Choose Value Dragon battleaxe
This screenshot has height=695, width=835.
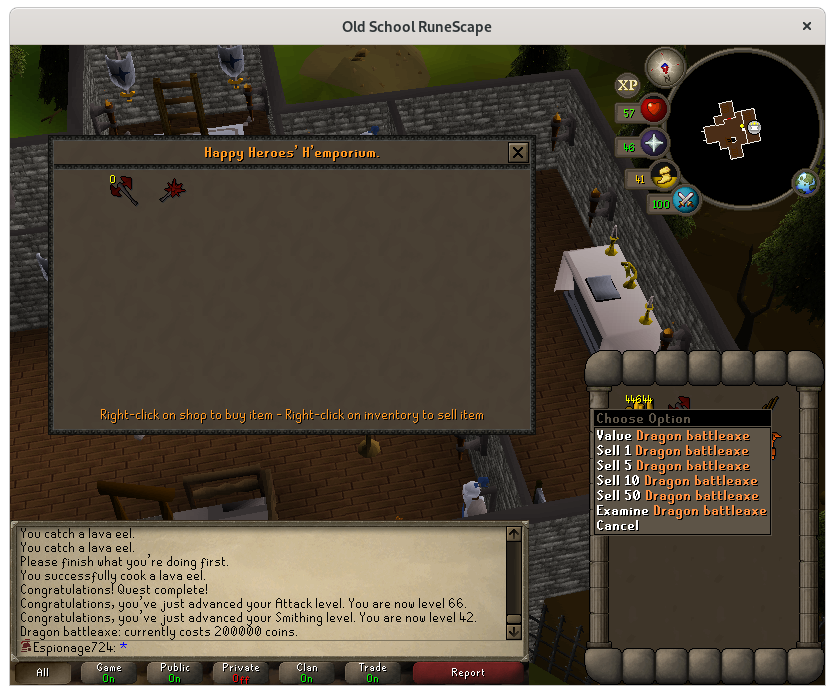coord(672,436)
